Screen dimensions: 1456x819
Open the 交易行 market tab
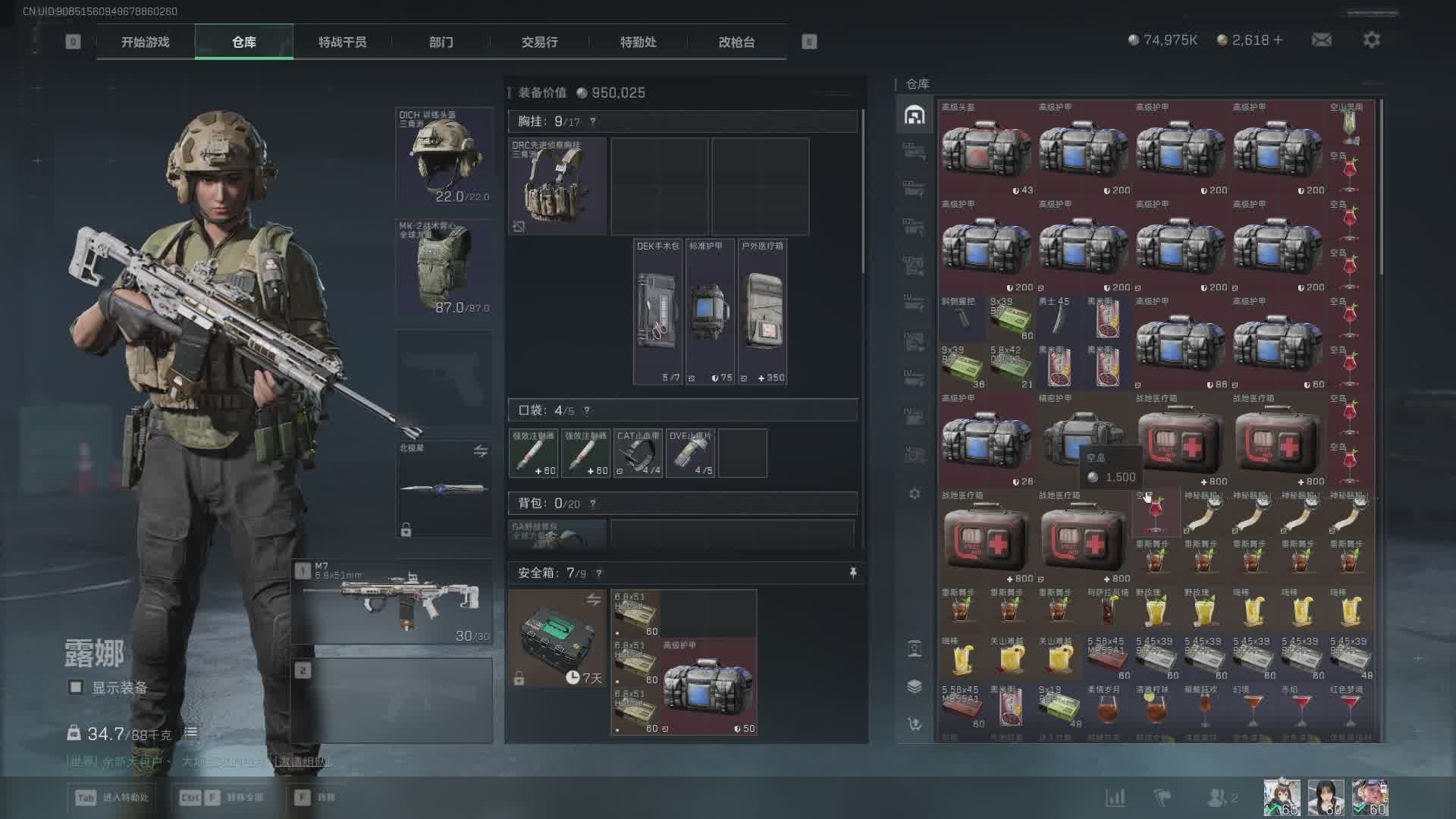pos(539,42)
